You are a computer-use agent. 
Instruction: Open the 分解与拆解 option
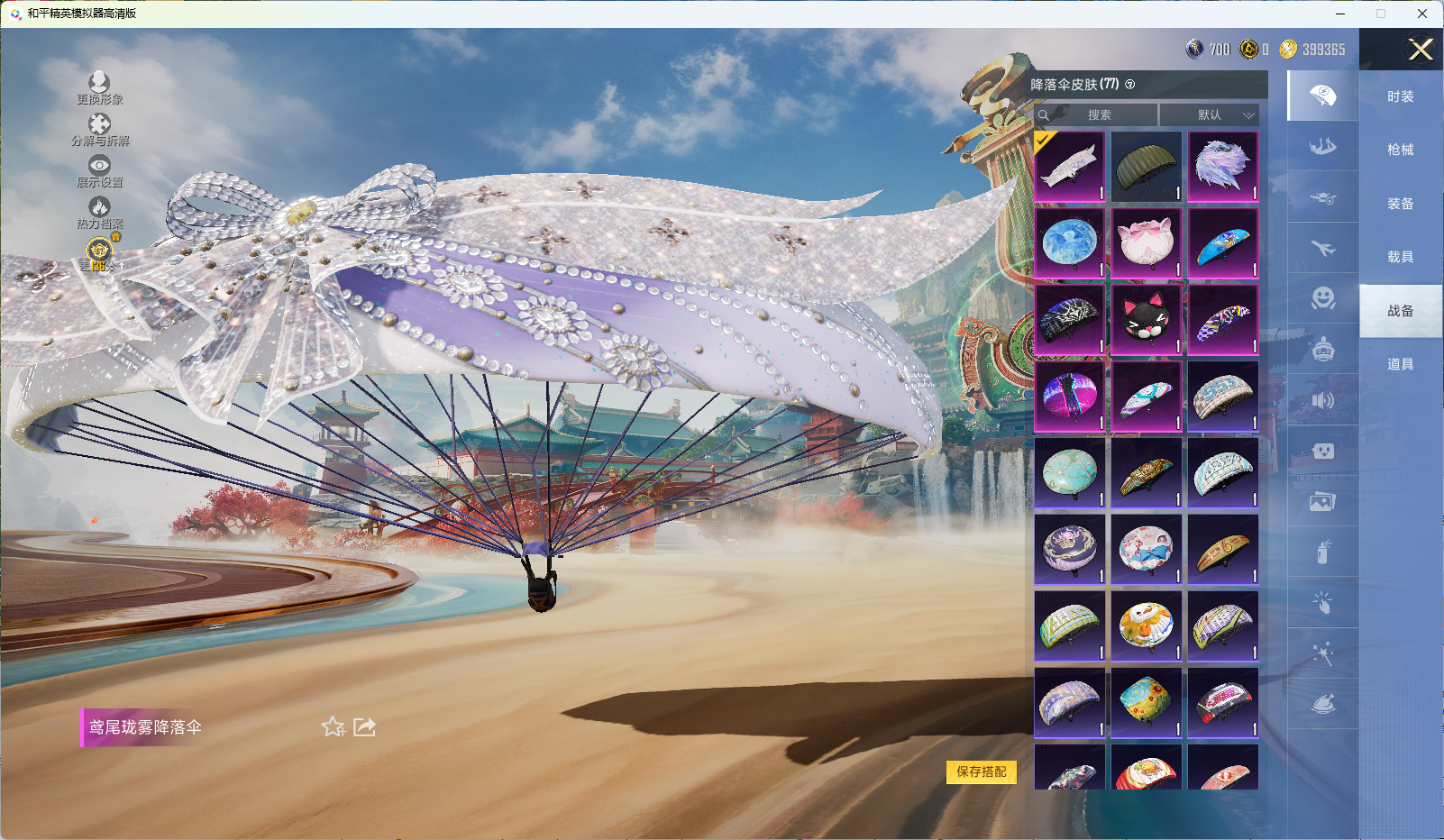99,129
